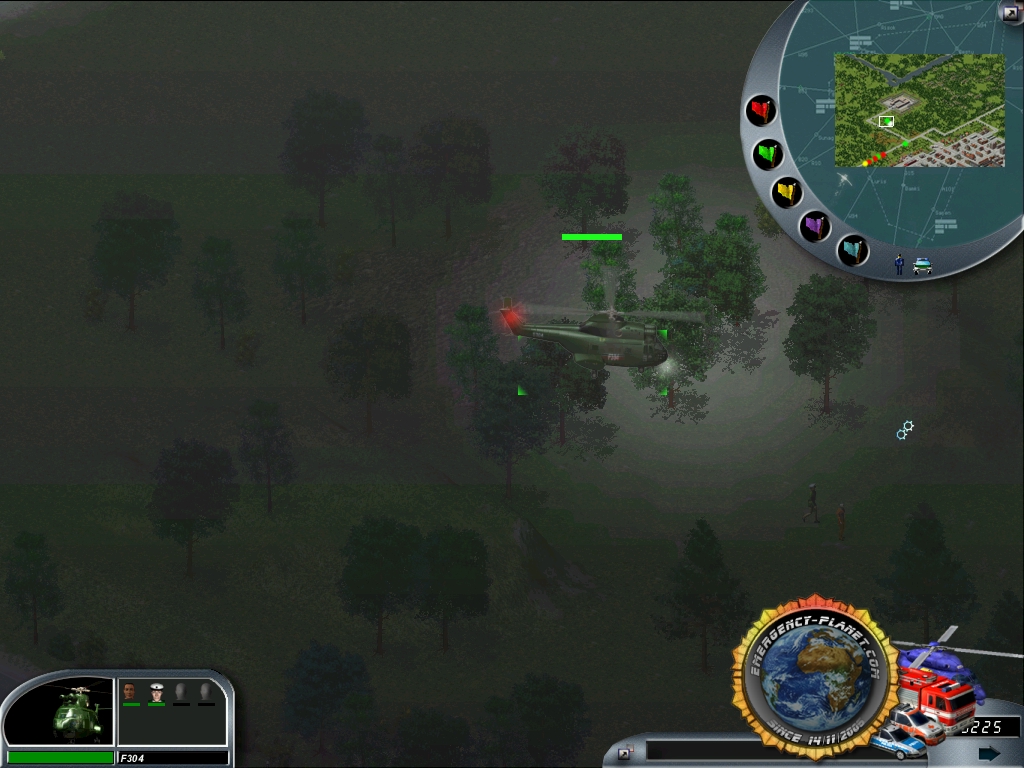The width and height of the screenshot is (1024, 768).
Task: Click the minimap terrain overview
Action: pos(919,110)
